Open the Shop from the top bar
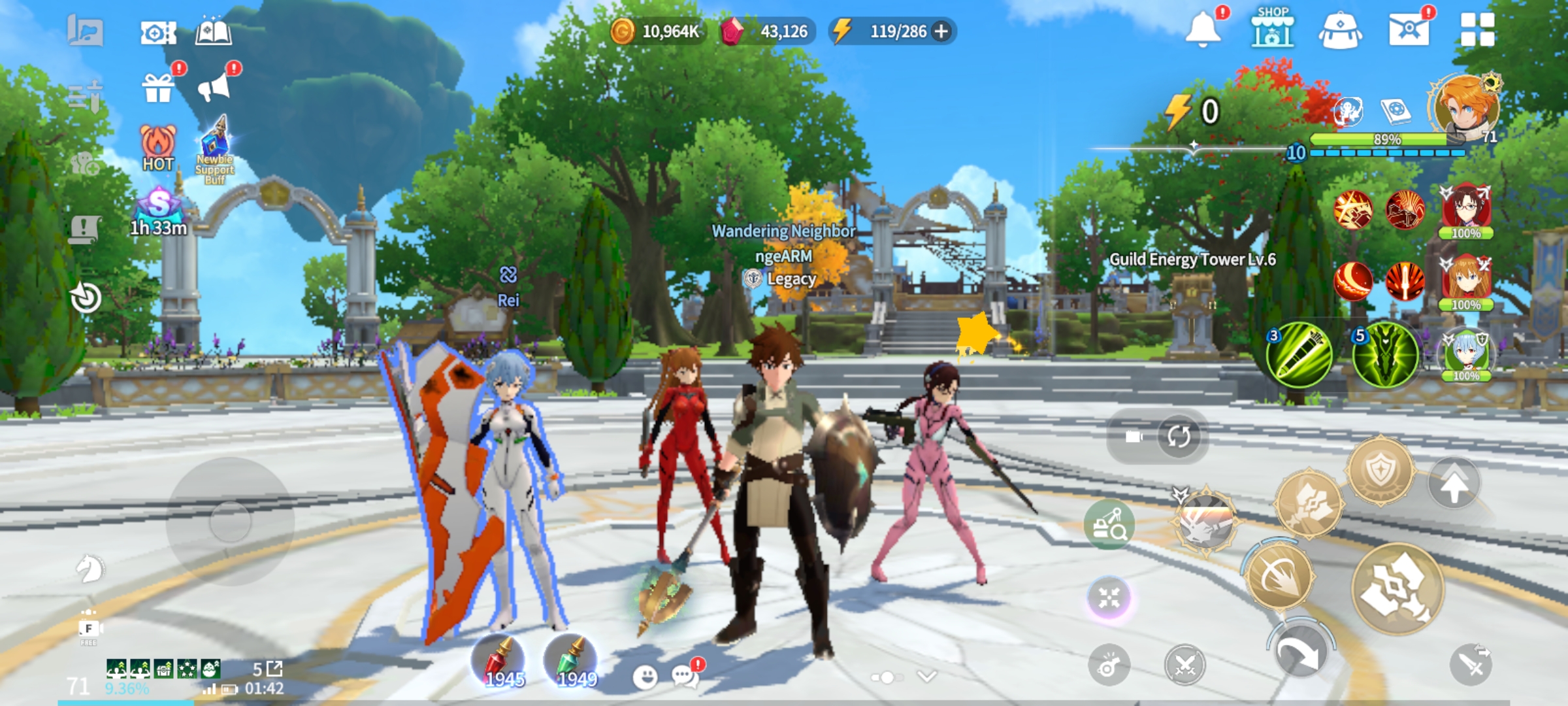 pyautogui.click(x=1272, y=29)
